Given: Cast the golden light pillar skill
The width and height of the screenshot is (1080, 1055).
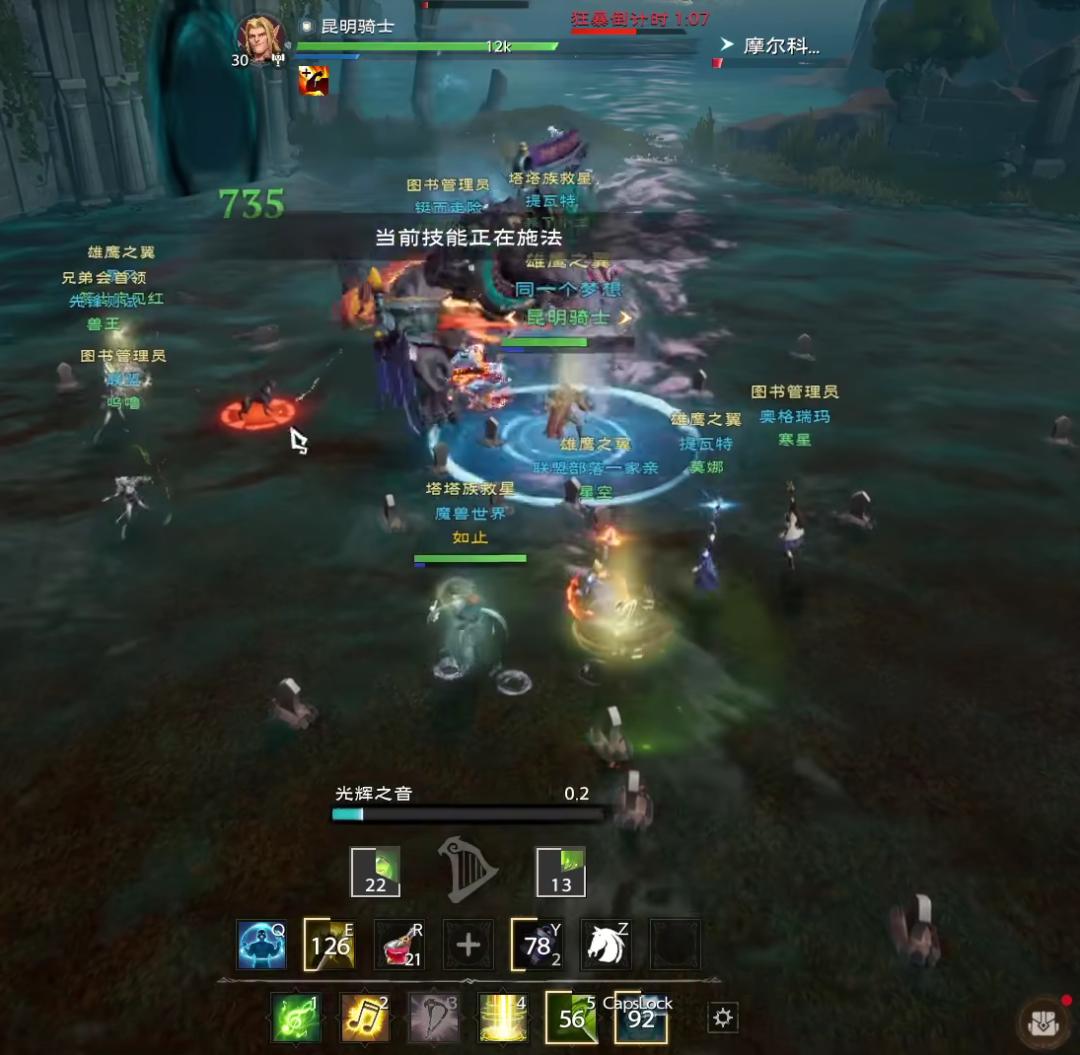Looking at the screenshot, I should coord(503,1018).
